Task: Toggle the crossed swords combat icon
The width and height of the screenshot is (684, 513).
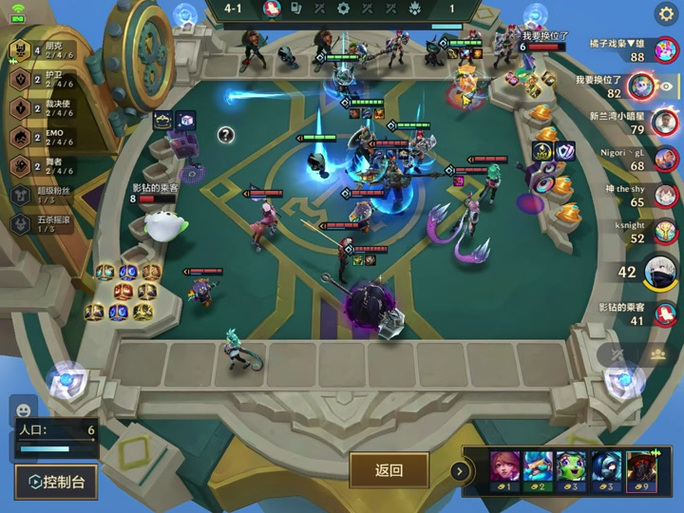Action: tap(617, 355)
